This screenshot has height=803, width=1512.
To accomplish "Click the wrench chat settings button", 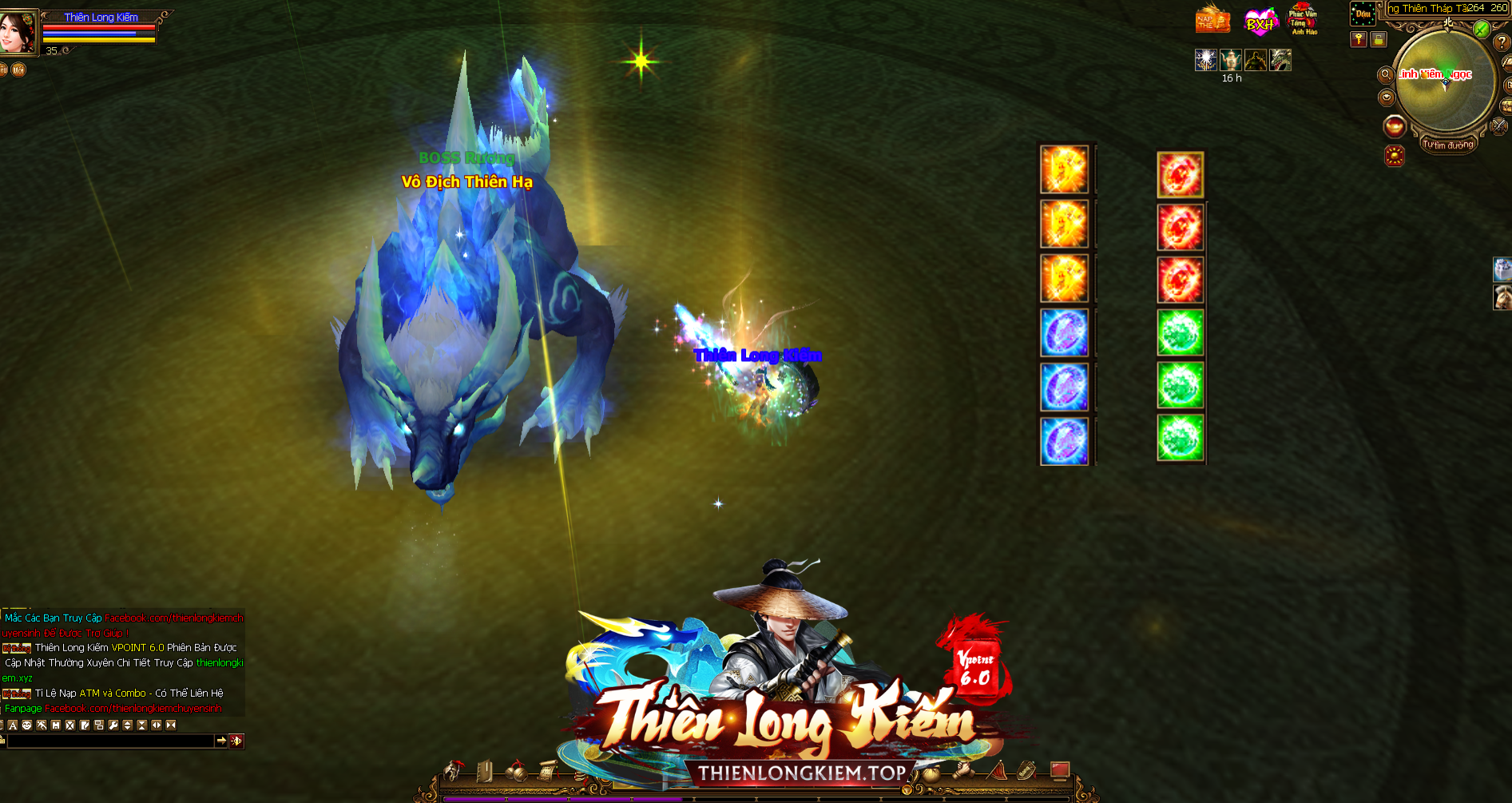I will pos(113,725).
